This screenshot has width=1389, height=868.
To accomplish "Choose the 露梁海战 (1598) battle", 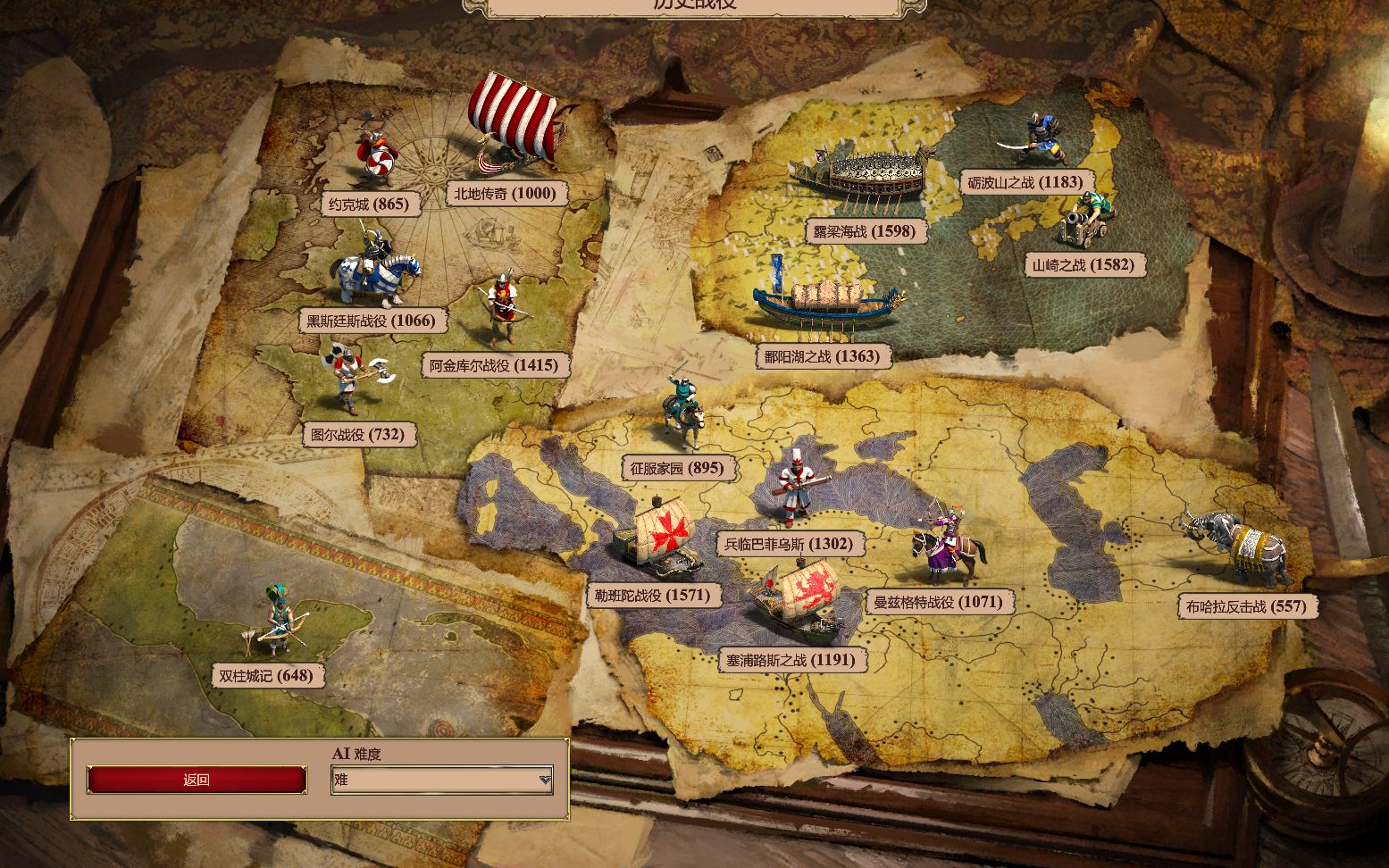I will [x=864, y=231].
